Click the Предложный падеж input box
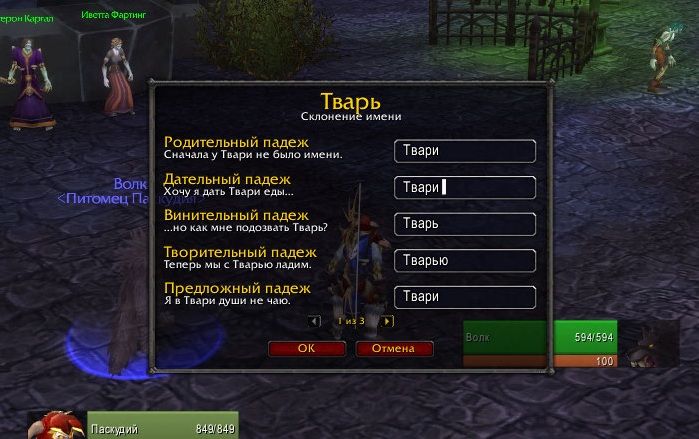Viewport: 699px width, 439px height. click(x=465, y=297)
